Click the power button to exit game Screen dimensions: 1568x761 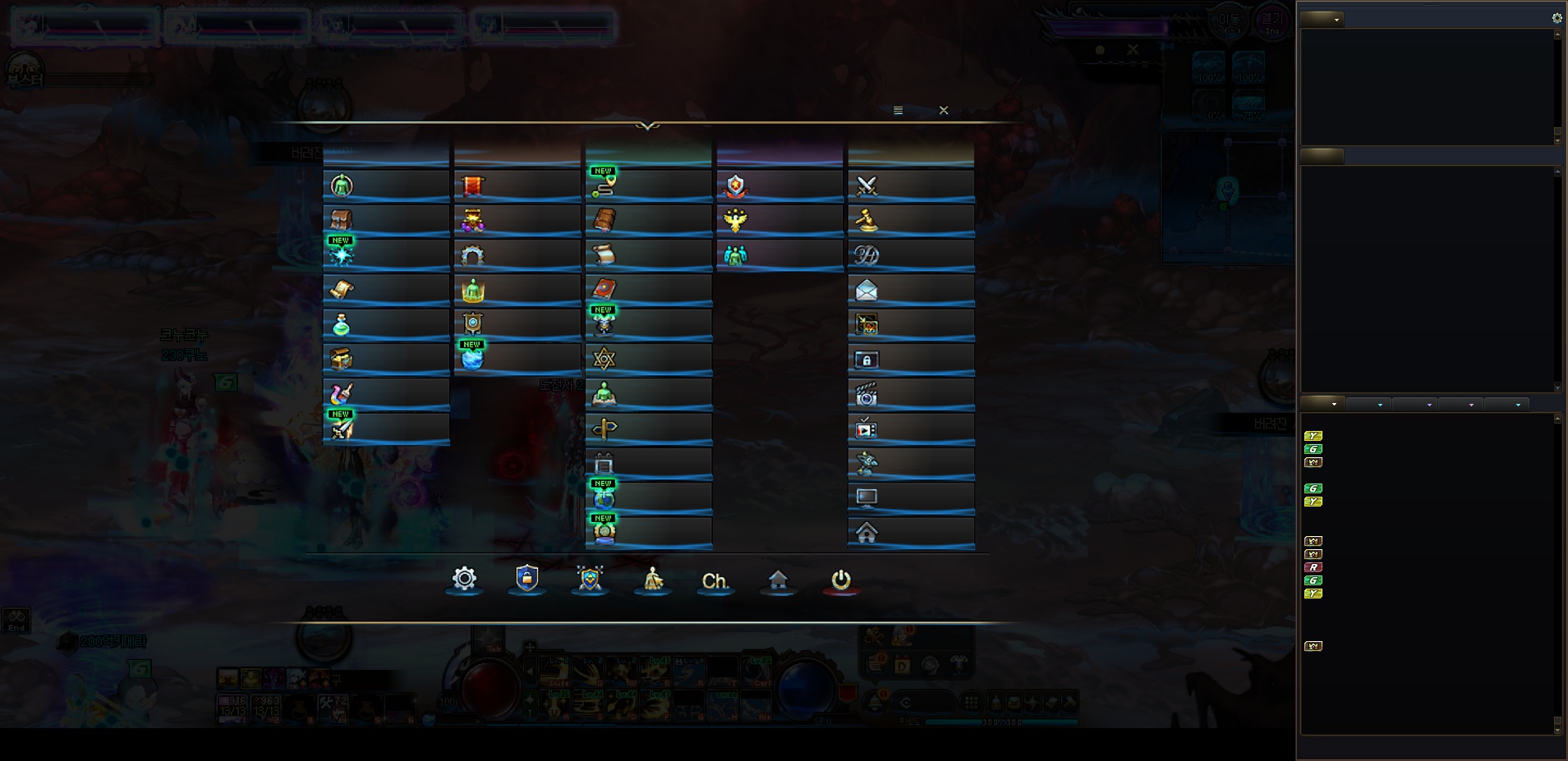pyautogui.click(x=841, y=580)
